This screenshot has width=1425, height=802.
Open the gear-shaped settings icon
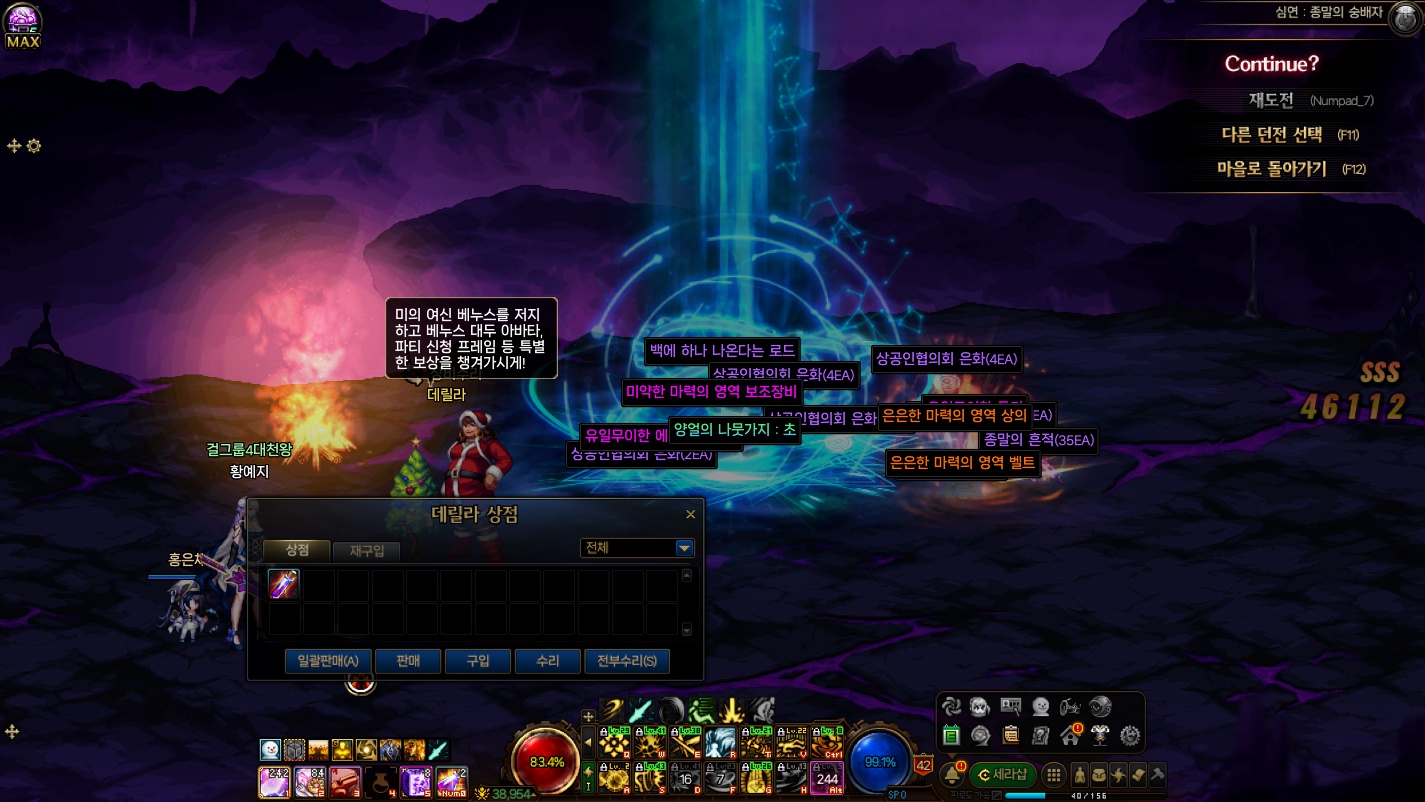1130,736
